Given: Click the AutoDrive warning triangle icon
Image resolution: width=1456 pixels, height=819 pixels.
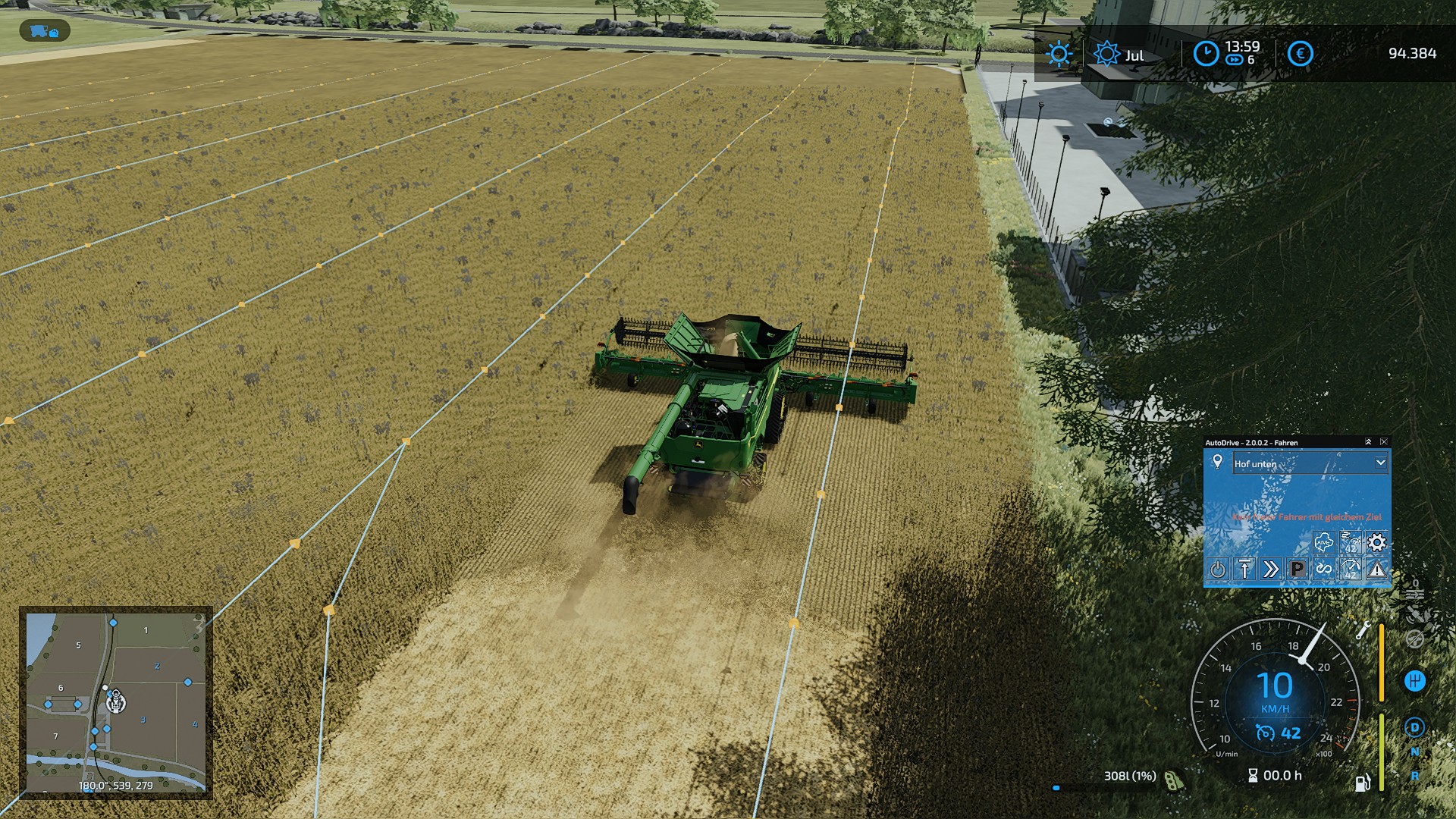Looking at the screenshot, I should (1376, 570).
